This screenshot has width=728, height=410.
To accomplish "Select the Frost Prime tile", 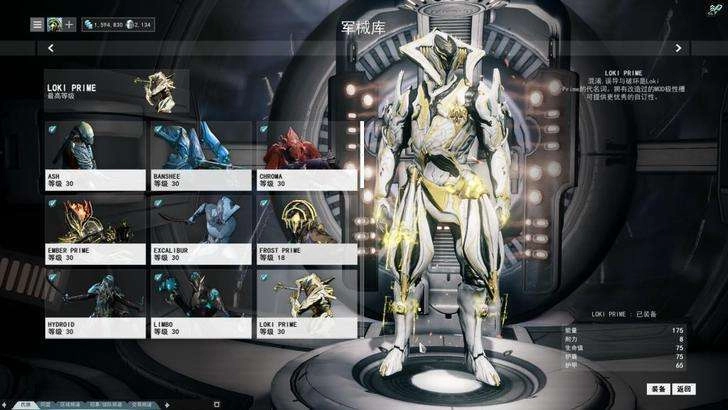I will pos(306,228).
